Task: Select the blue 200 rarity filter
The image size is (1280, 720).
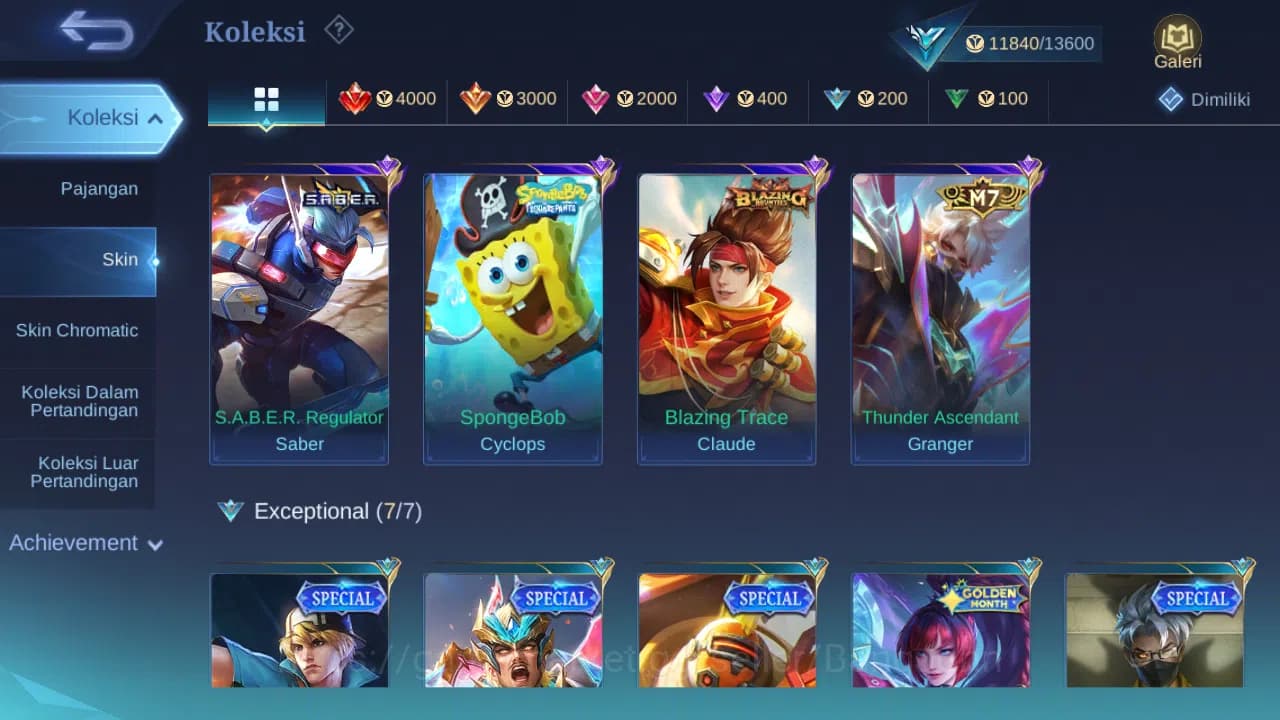Action: (868, 99)
